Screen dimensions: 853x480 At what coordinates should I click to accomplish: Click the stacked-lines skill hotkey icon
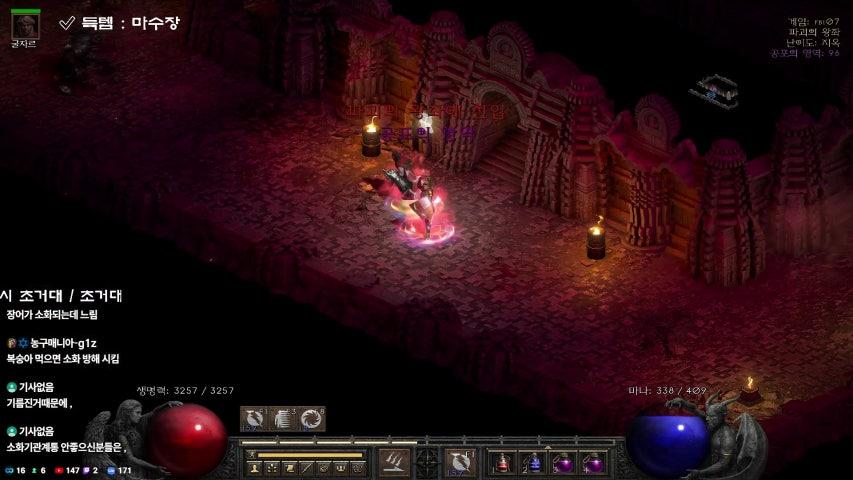point(283,419)
